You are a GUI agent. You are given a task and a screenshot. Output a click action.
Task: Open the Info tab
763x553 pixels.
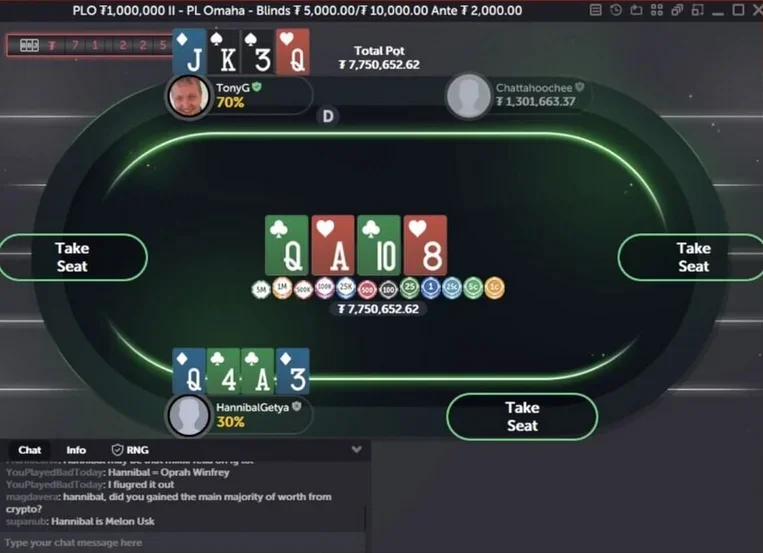pyautogui.click(x=76, y=450)
